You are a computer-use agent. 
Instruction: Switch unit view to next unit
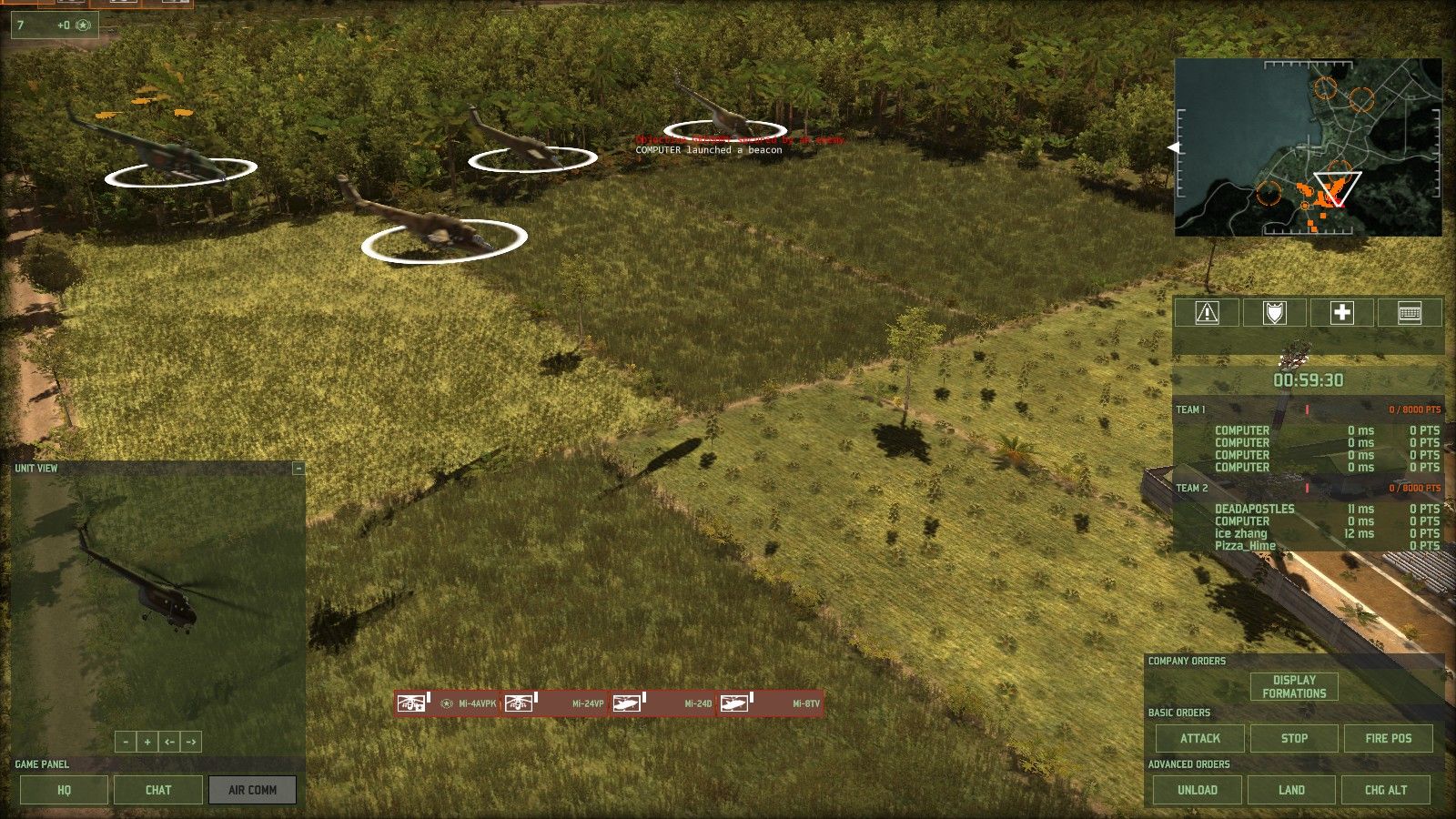coord(191,742)
